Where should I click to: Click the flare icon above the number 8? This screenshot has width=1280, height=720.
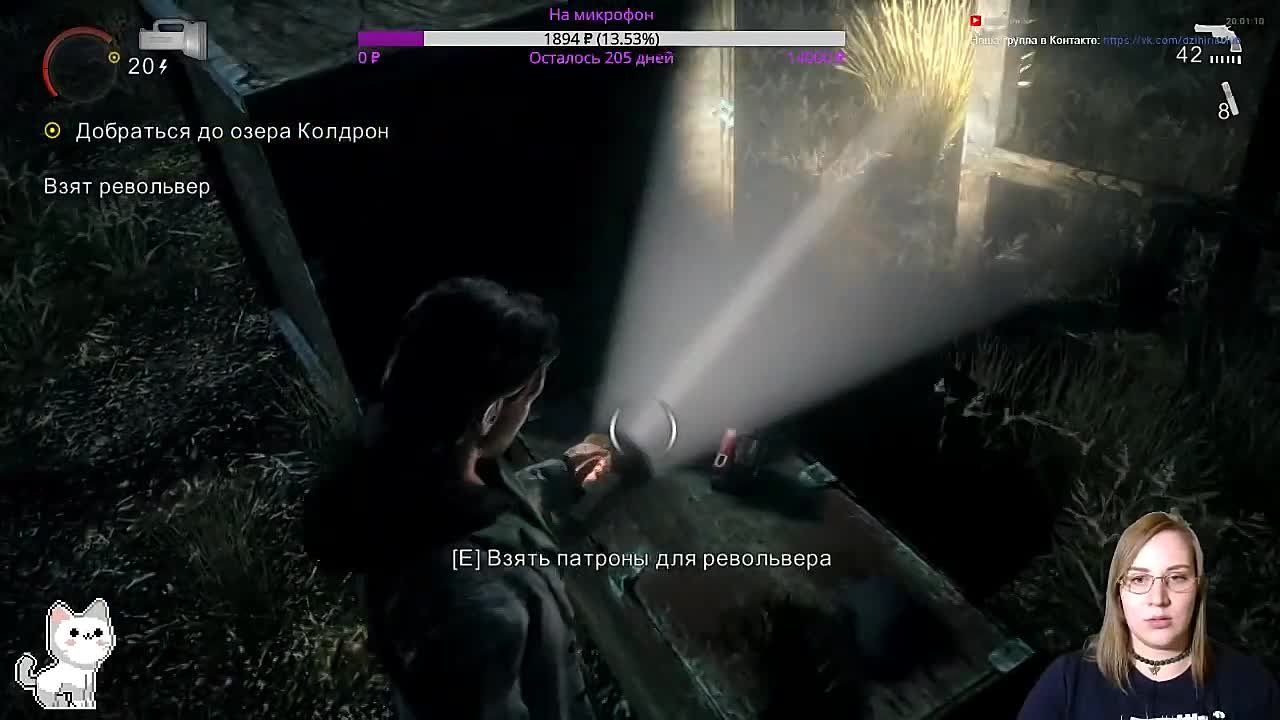click(x=1229, y=95)
